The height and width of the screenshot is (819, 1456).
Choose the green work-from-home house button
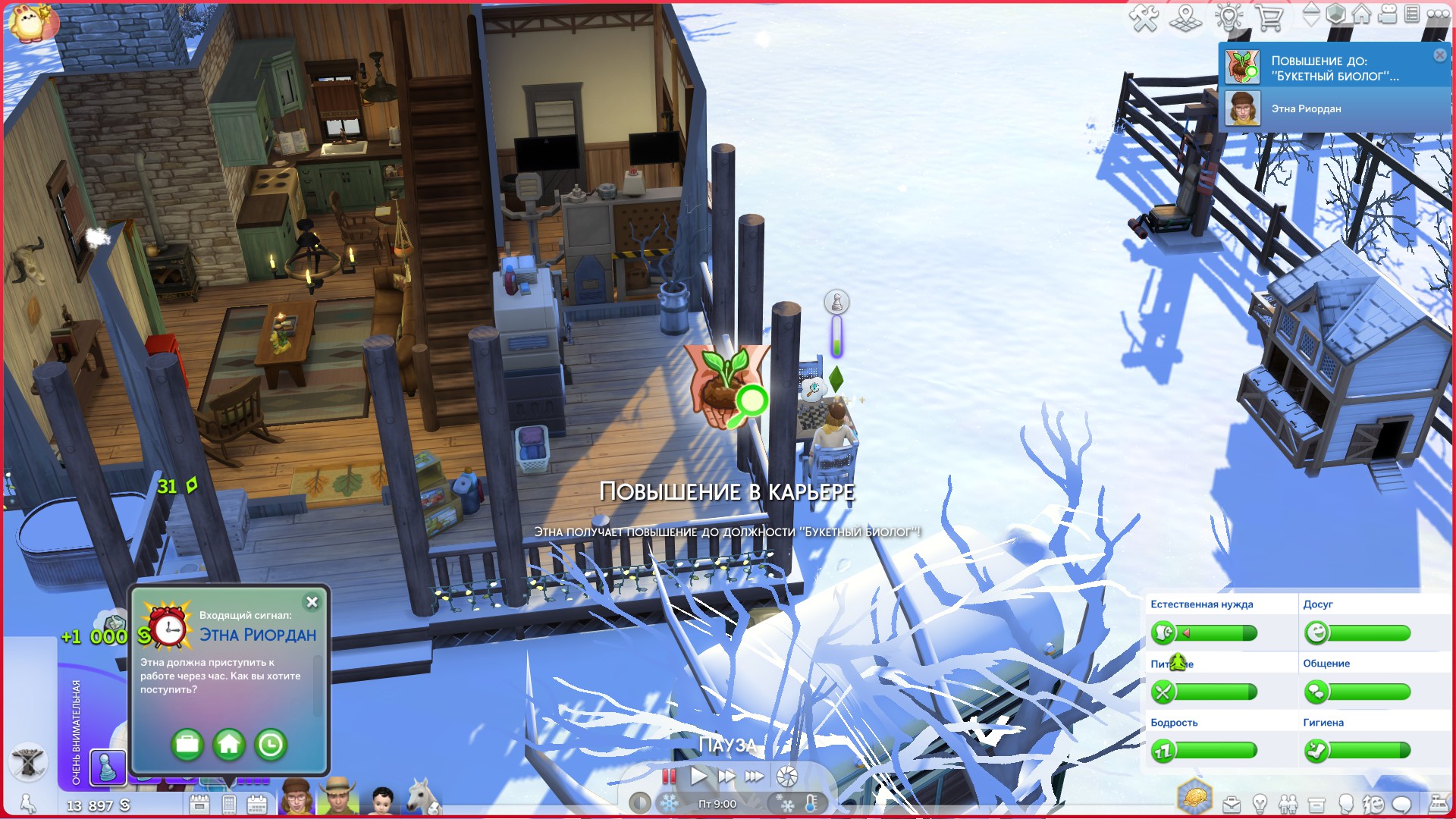[229, 745]
